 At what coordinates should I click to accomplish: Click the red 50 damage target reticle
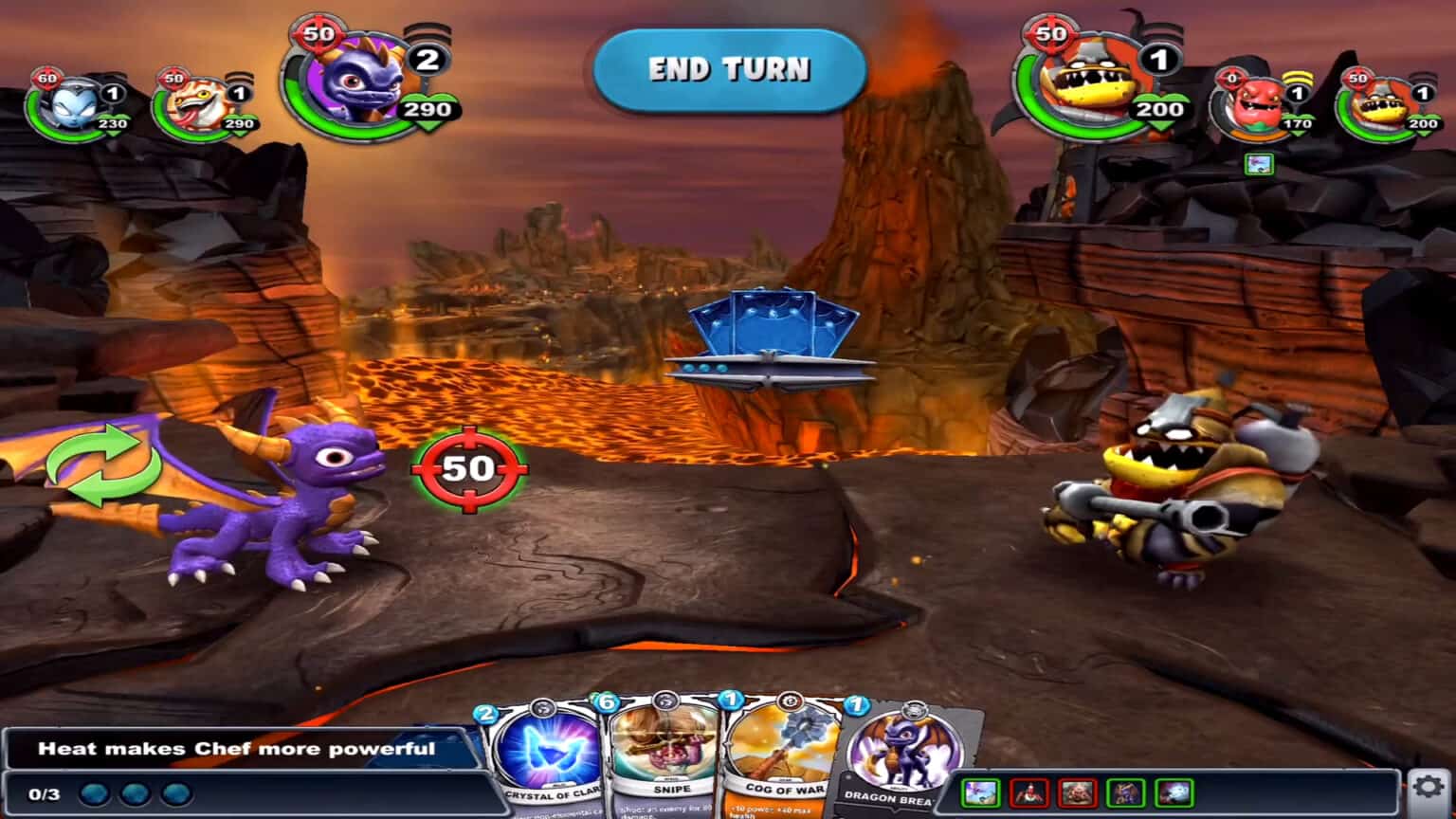pyautogui.click(x=465, y=467)
